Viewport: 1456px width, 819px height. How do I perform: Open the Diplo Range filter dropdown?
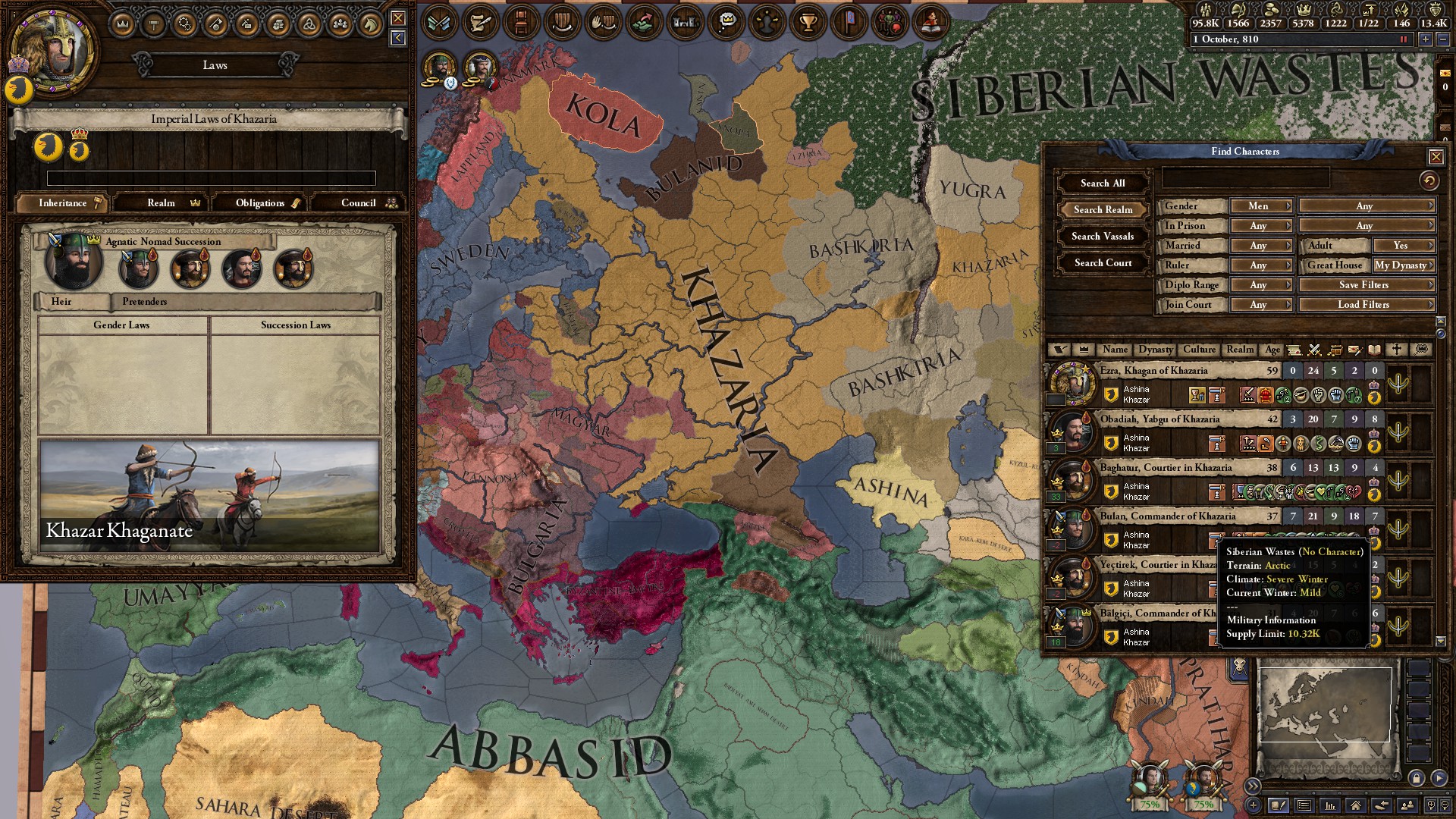[x=1261, y=284]
